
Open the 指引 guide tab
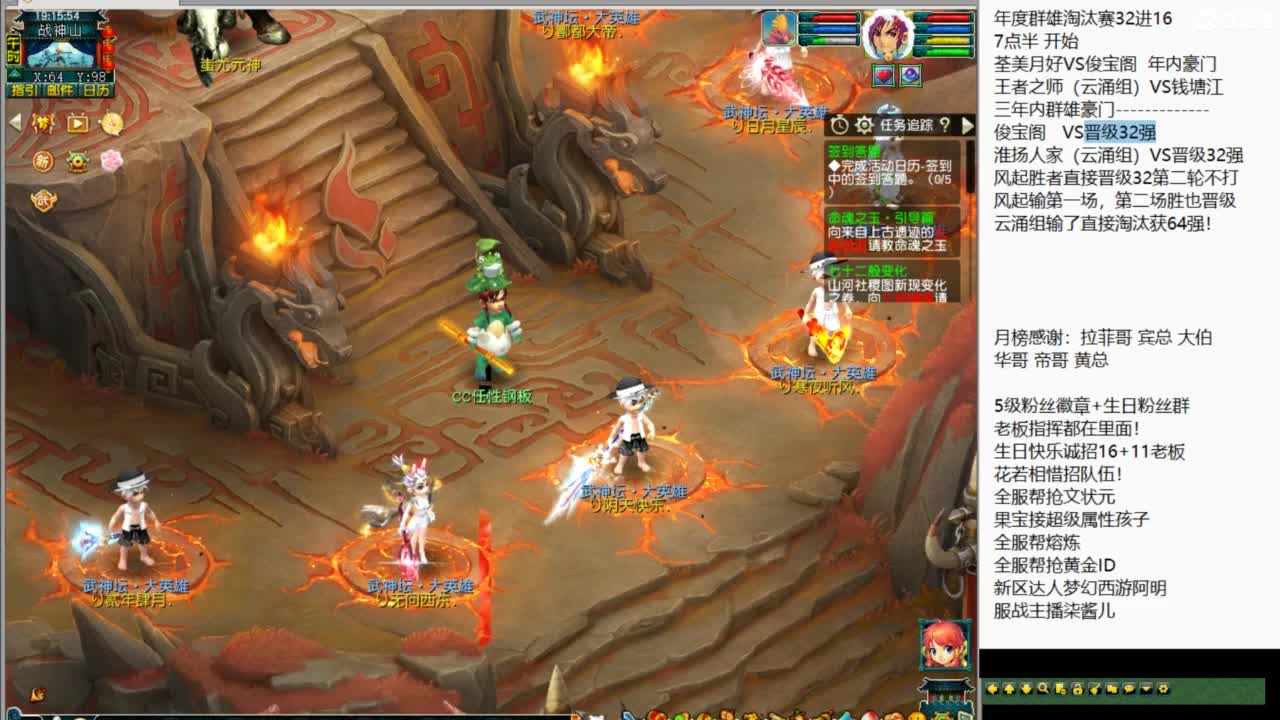(x=22, y=90)
